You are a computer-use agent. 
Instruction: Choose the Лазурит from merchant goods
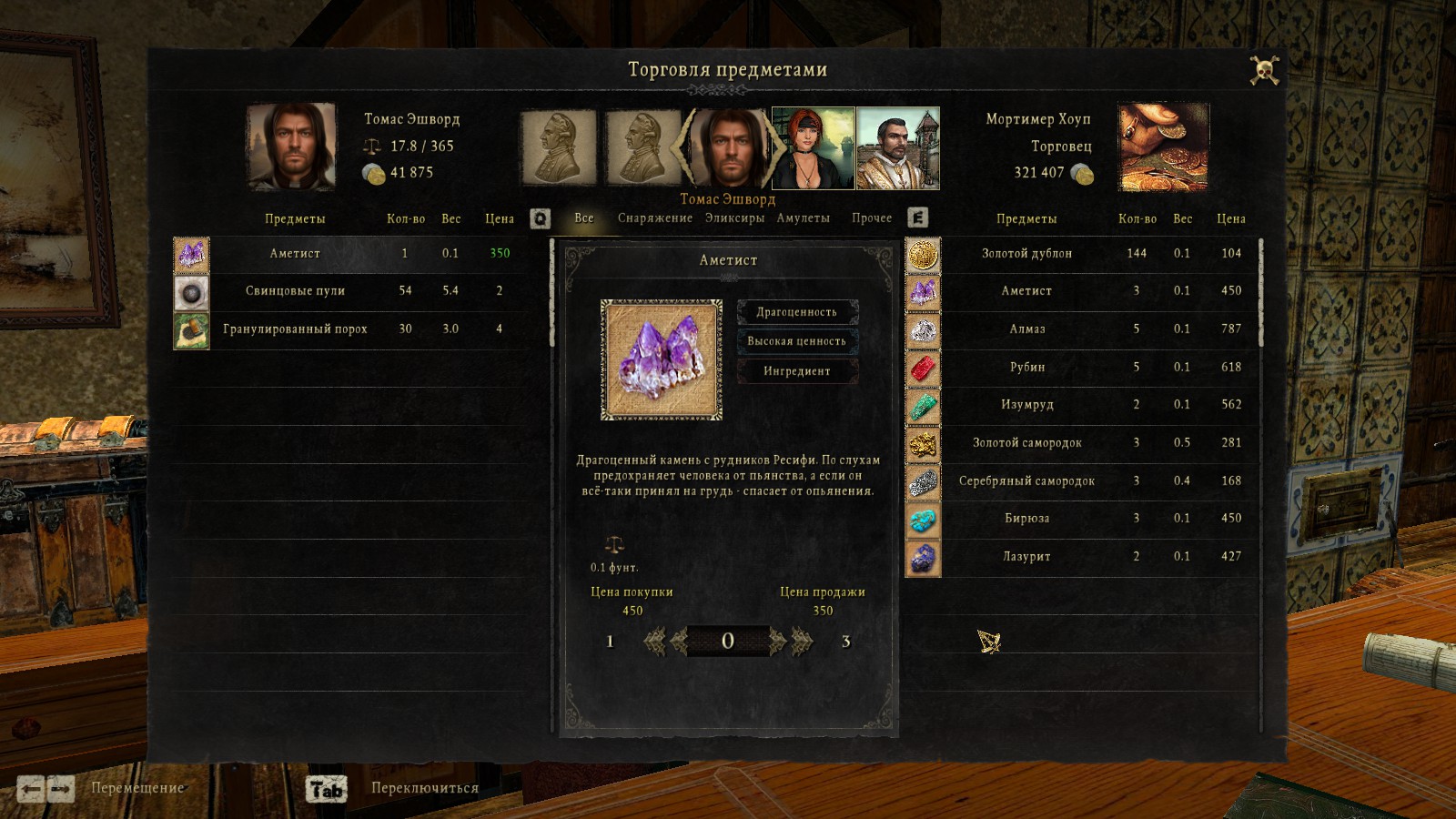point(1026,557)
